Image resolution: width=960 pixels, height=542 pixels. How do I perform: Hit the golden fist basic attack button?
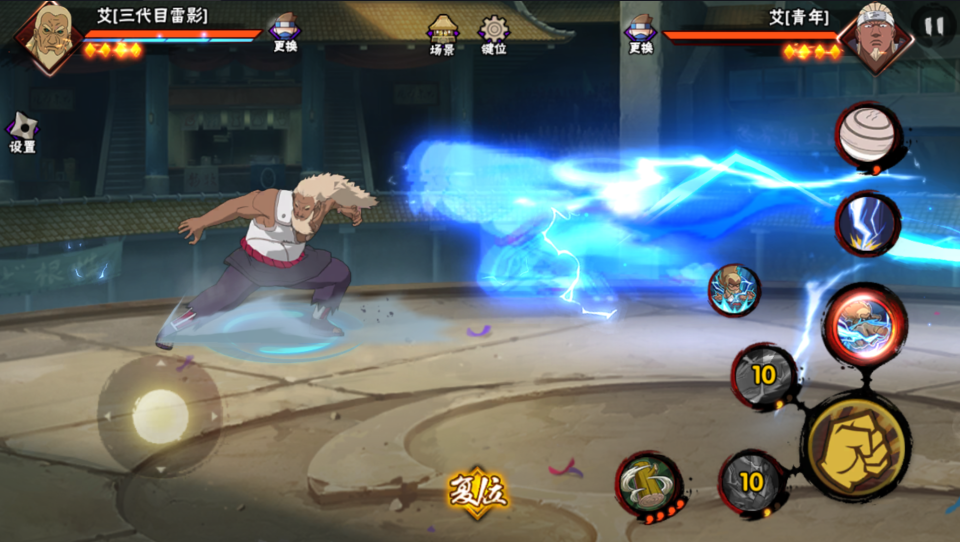point(856,445)
